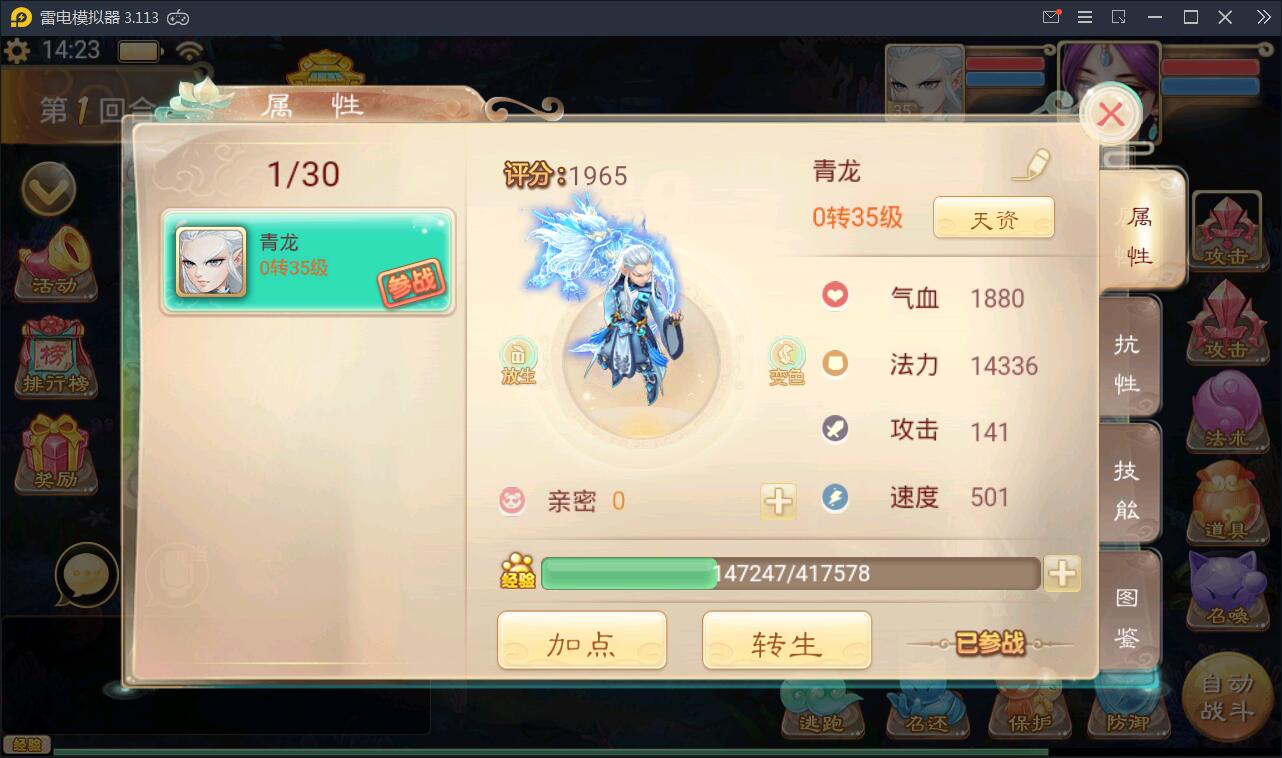Switch to the 技能 tab
This screenshot has height=758, width=1282.
[1128, 483]
